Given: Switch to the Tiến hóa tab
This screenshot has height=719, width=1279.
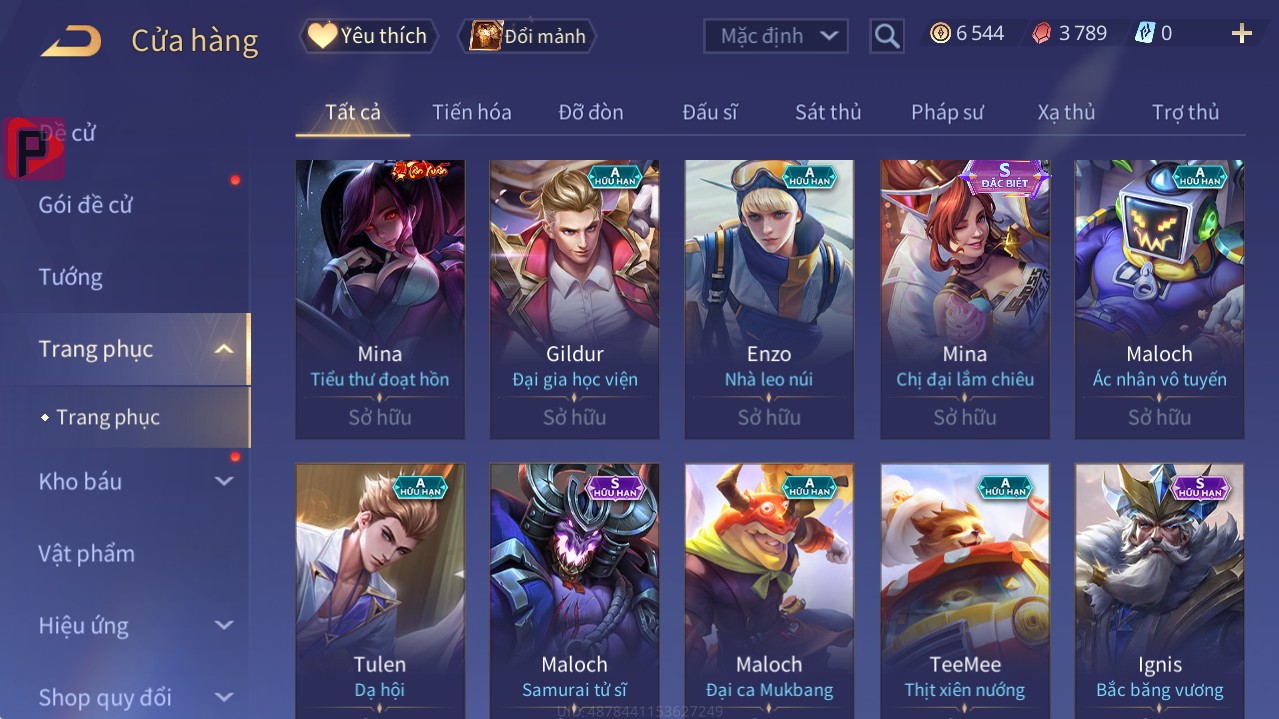Looking at the screenshot, I should pos(471,112).
